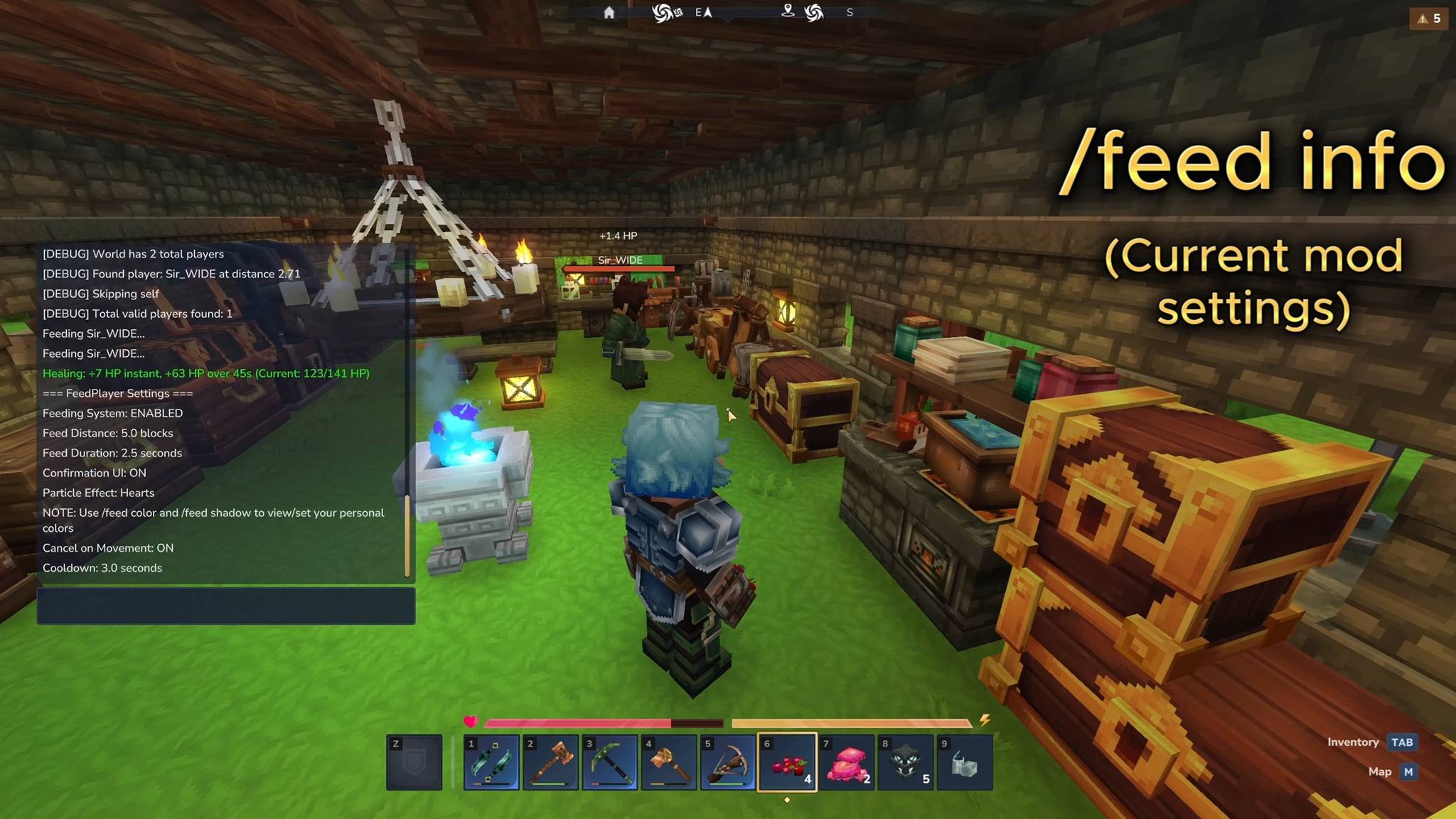Click the home marker on the compass
Viewport: 1456px width, 819px height.
pos(609,13)
